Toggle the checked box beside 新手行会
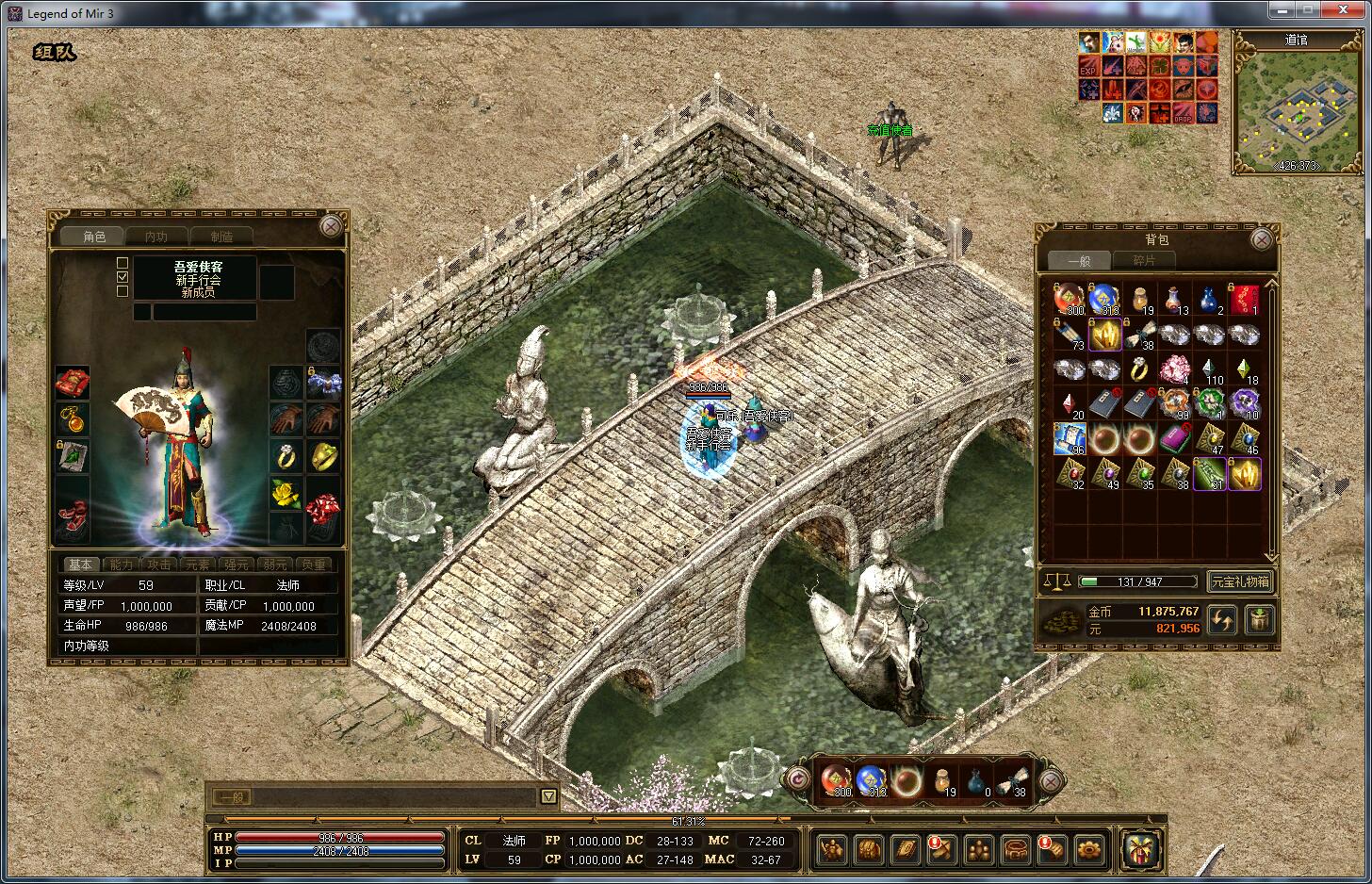This screenshot has height=884, width=1372. (122, 278)
